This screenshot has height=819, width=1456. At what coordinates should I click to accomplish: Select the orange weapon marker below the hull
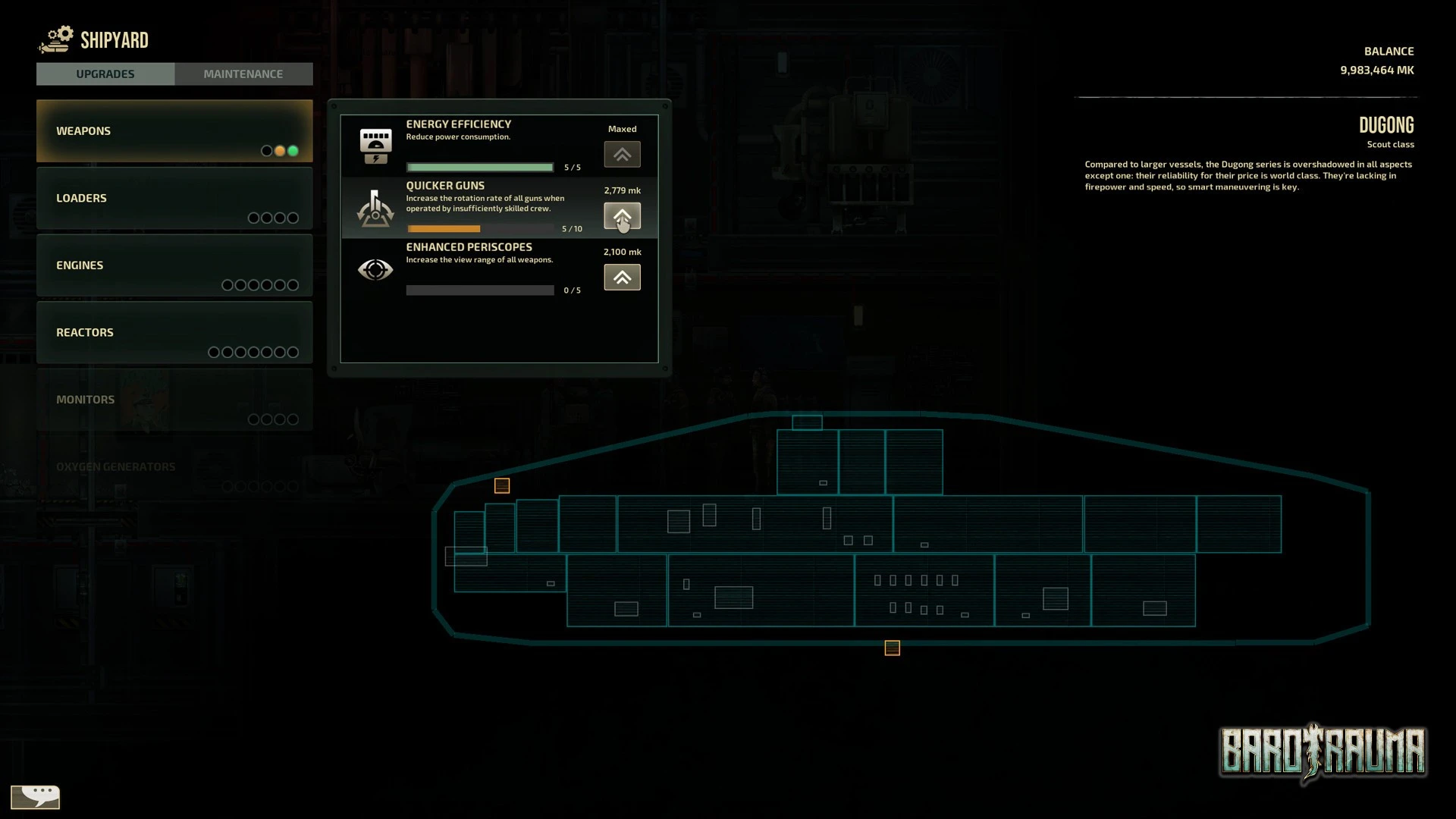pos(892,648)
